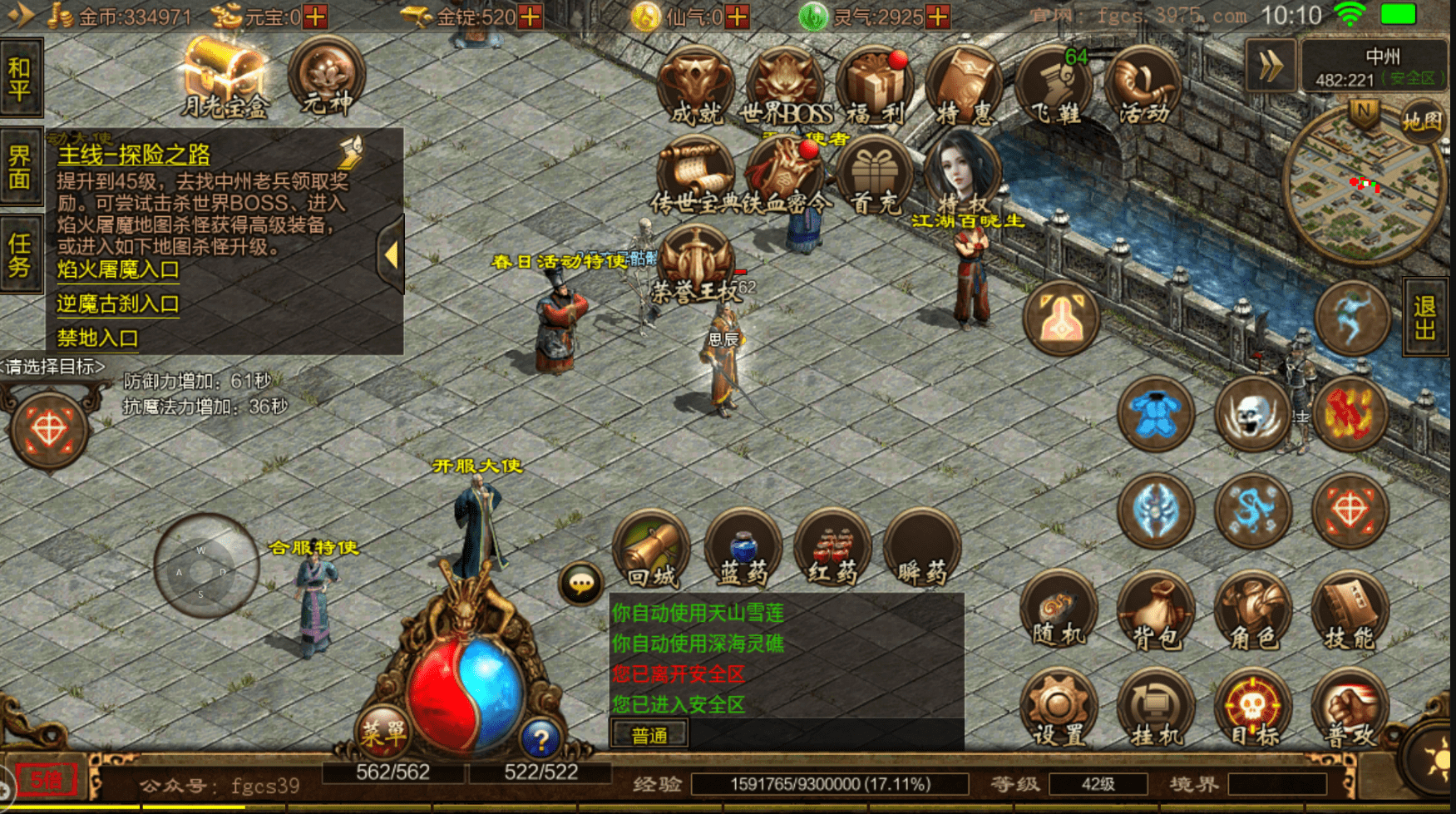Toggle 挂机 auto-battle mode
Viewport: 1456px width, 814px height.
(x=1156, y=709)
